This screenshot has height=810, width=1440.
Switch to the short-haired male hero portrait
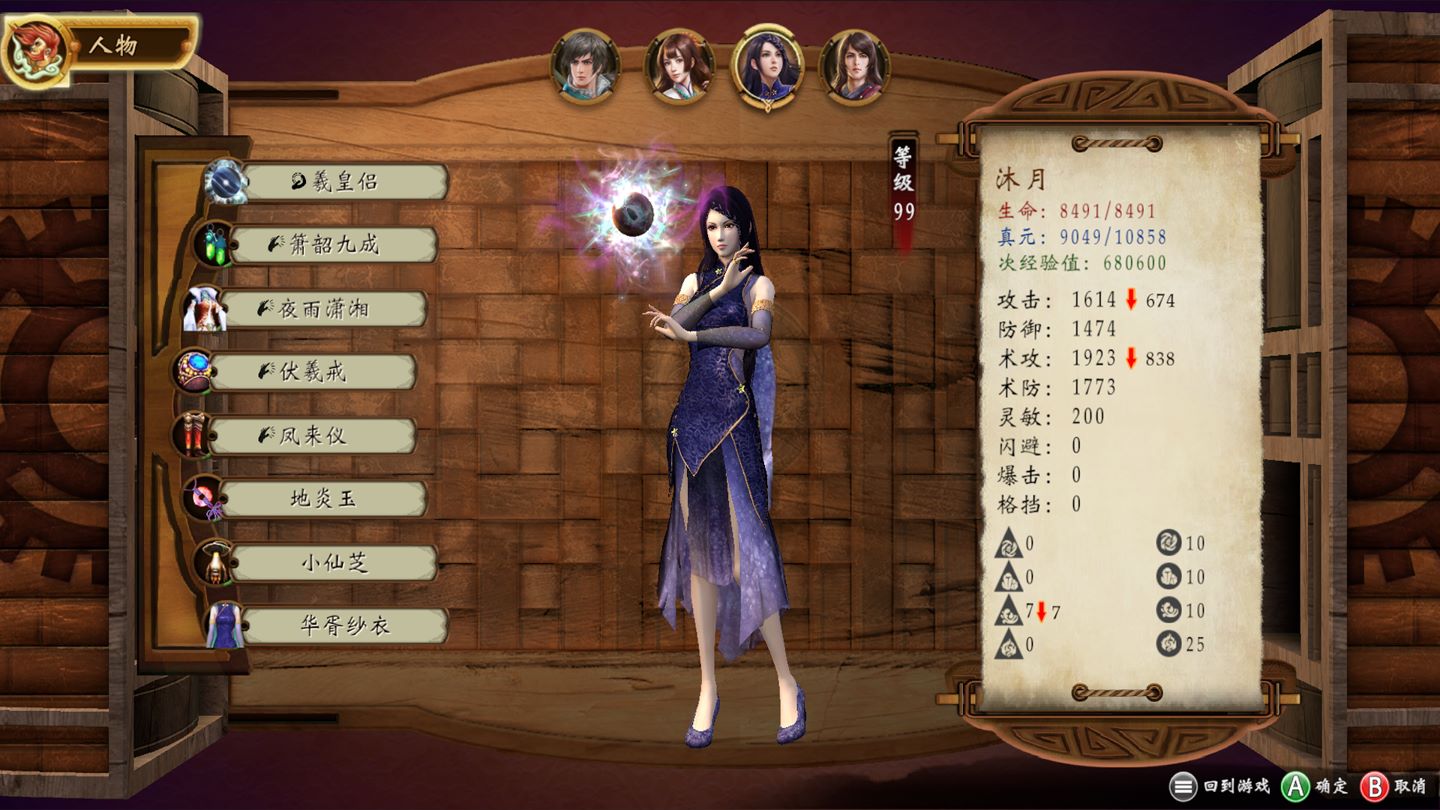coord(585,65)
